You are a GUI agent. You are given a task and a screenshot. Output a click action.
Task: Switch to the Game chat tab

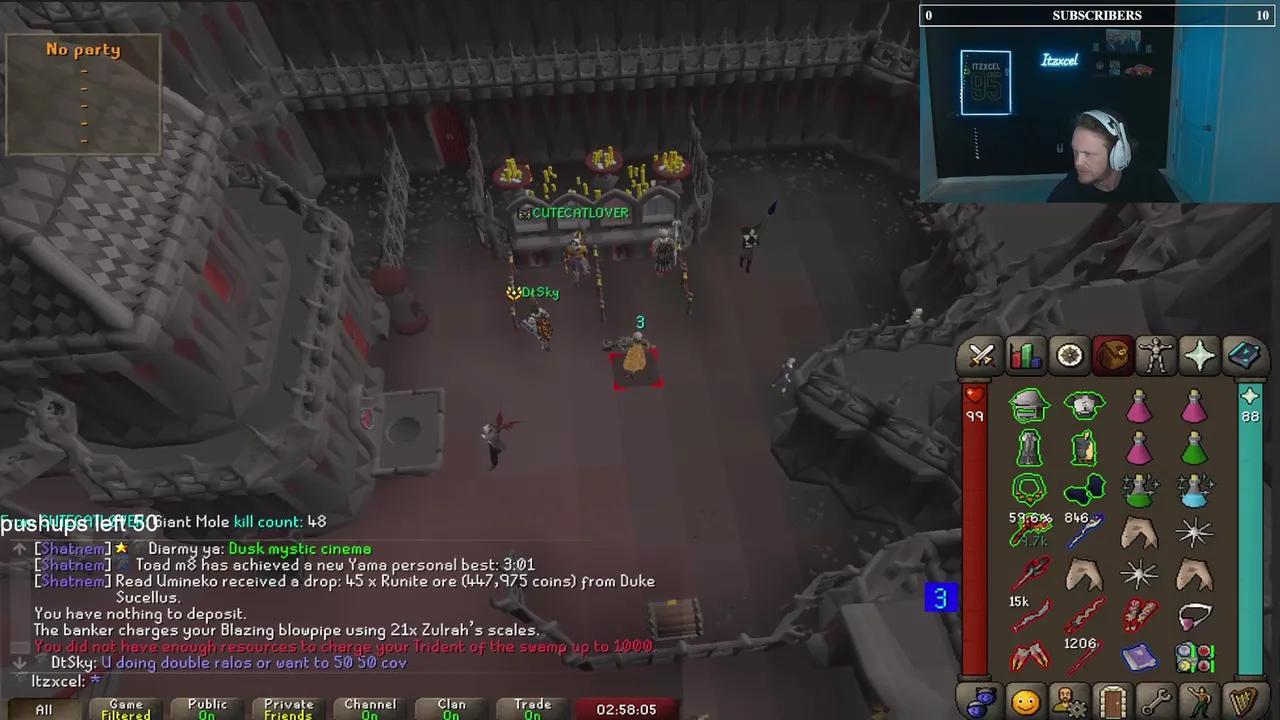[x=125, y=708]
